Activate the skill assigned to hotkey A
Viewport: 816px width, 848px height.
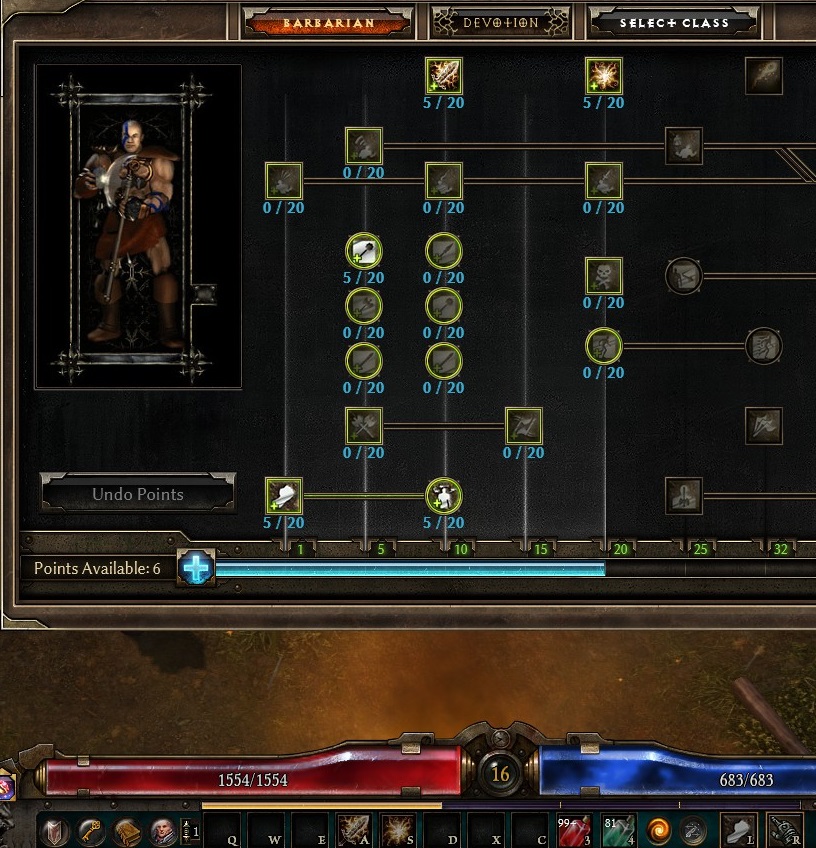pos(354,830)
